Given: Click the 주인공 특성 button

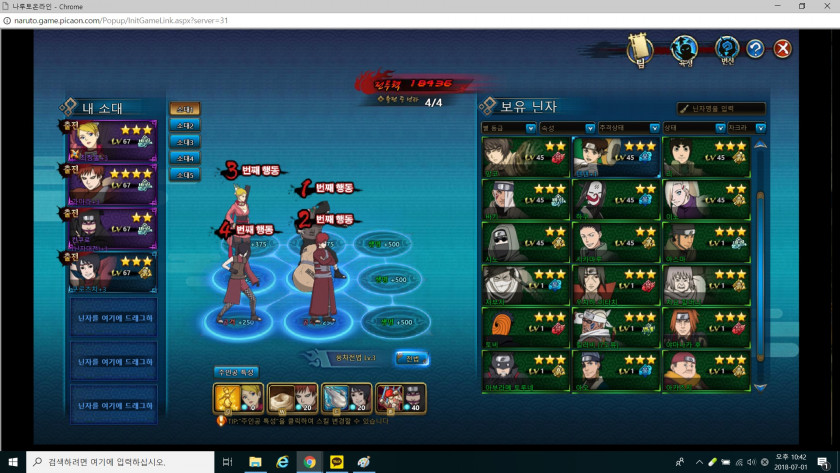Looking at the screenshot, I should pos(236,372).
